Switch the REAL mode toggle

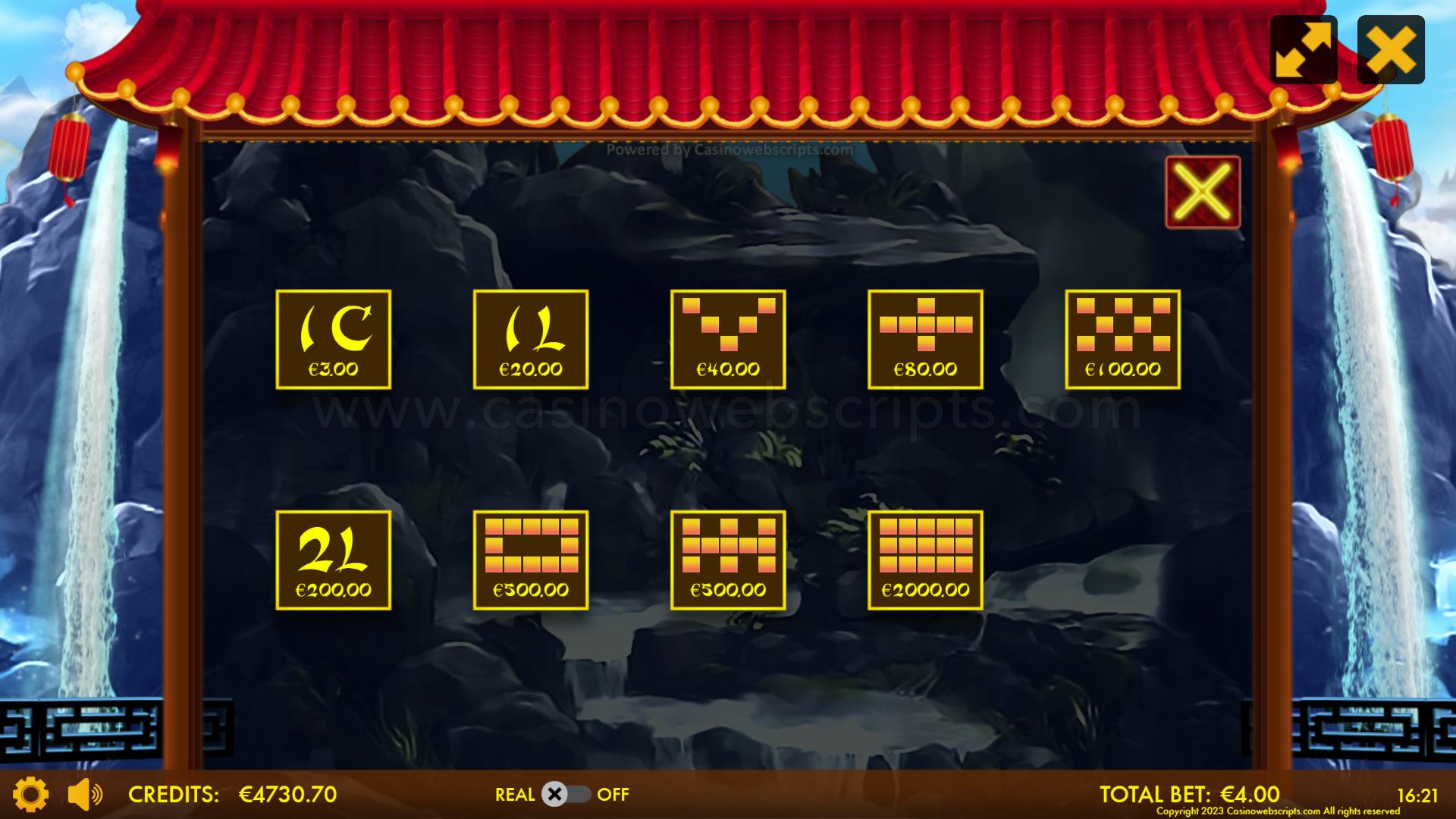tap(565, 794)
